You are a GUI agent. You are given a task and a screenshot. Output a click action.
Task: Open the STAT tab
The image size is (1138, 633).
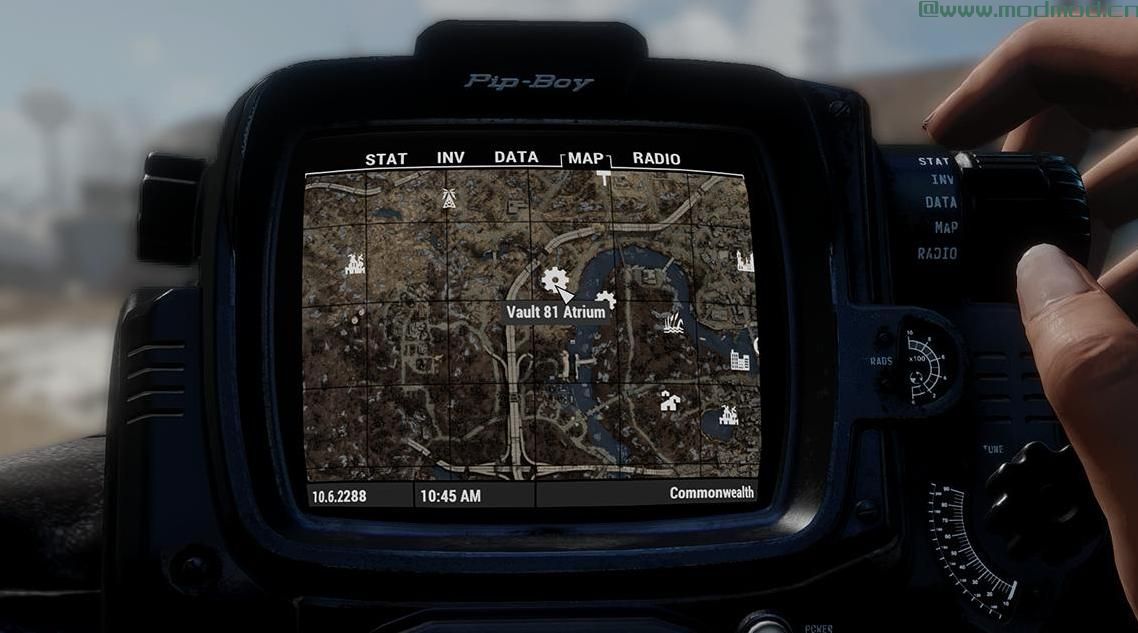pos(386,159)
